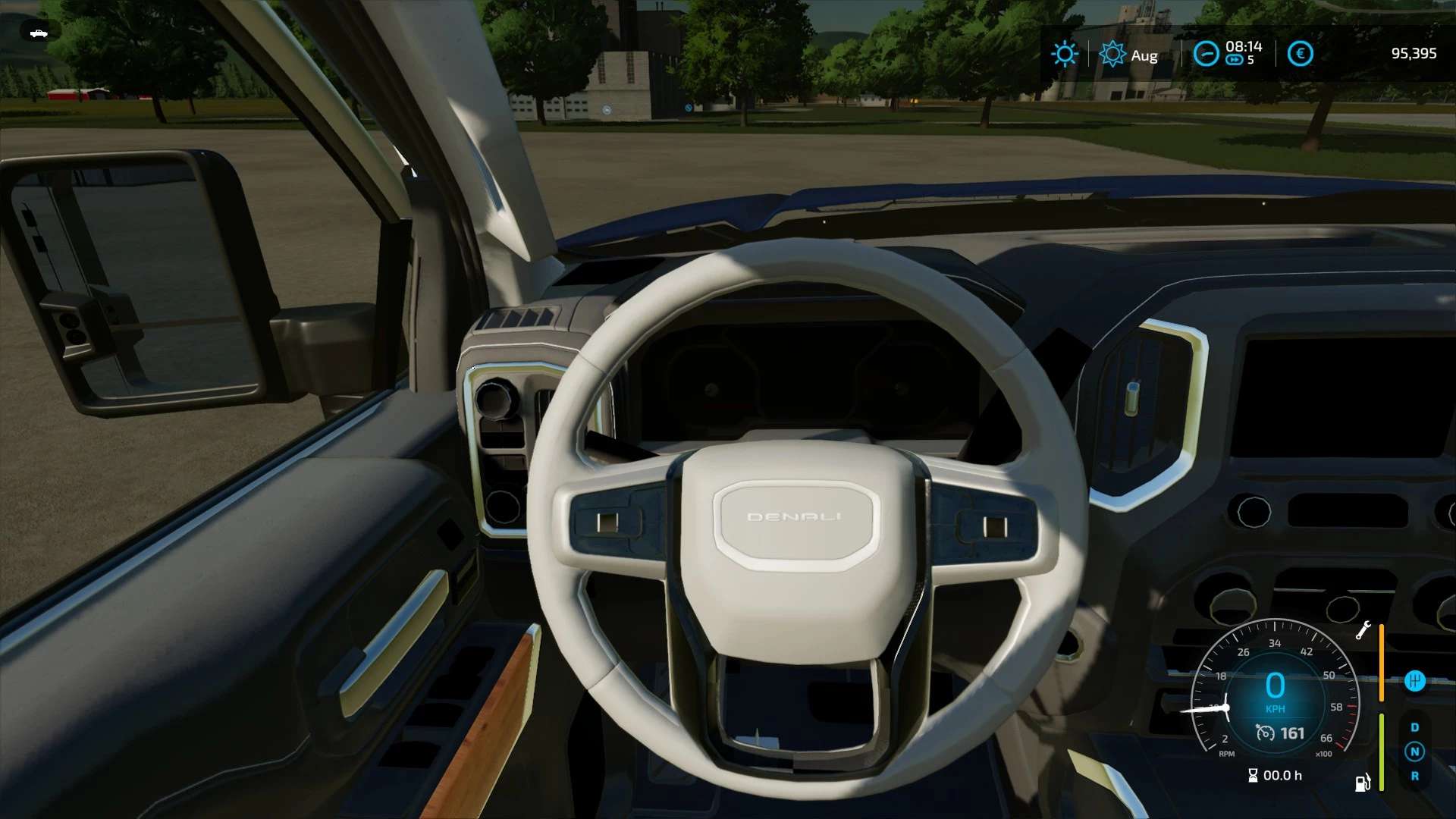Toggle the blue gearshift icon
1456x819 pixels.
[1414, 681]
